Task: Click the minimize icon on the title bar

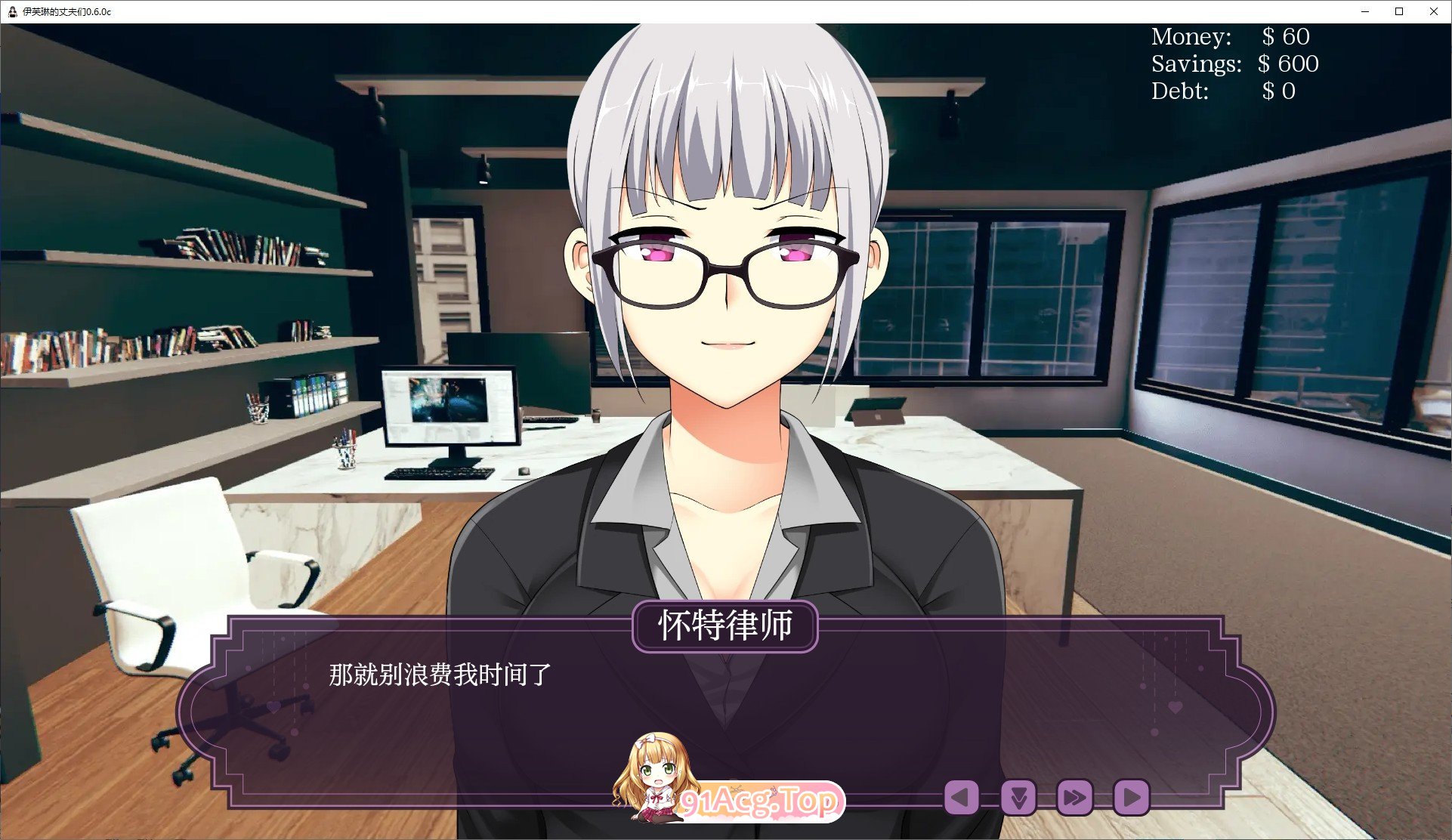Action: [1364, 11]
